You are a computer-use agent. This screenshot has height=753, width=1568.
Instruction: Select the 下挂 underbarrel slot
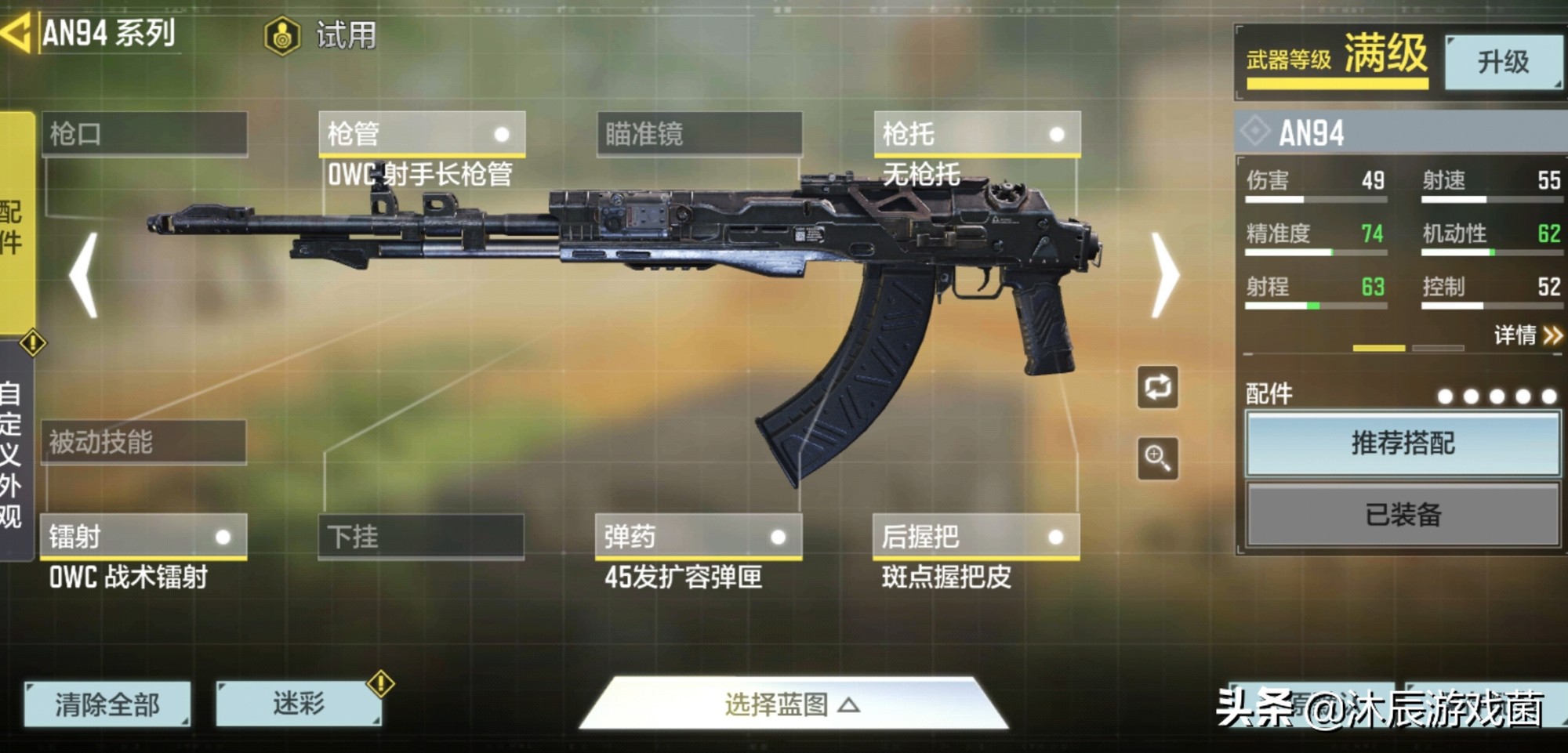click(421, 537)
